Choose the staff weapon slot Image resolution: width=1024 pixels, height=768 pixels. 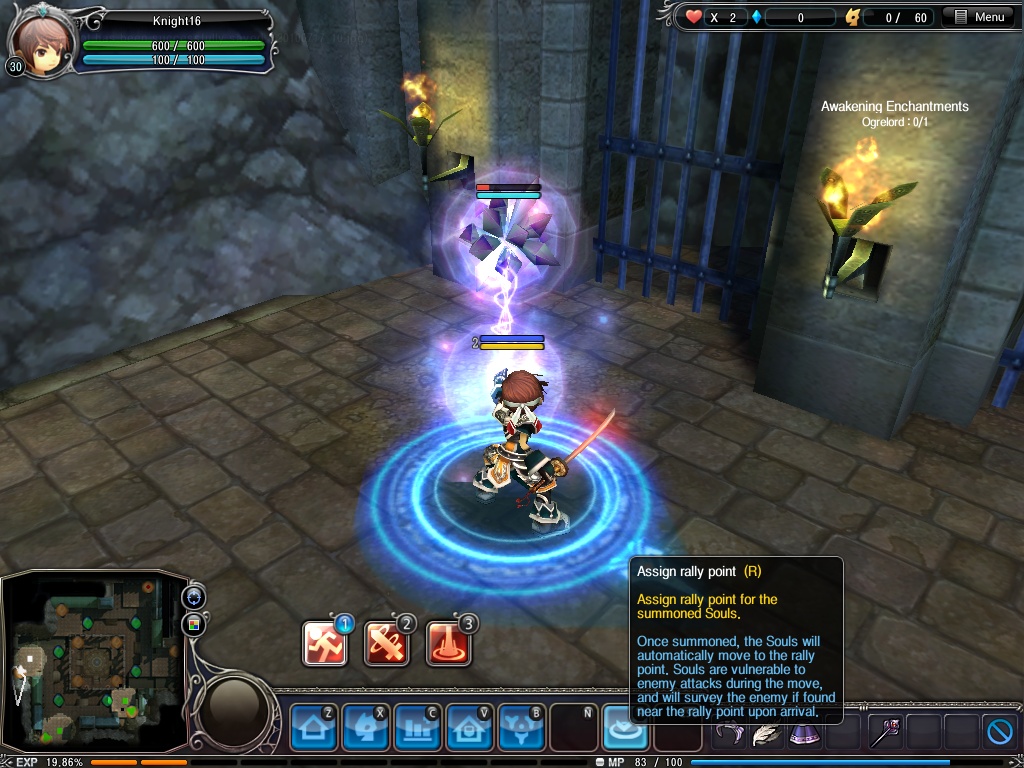(x=884, y=733)
